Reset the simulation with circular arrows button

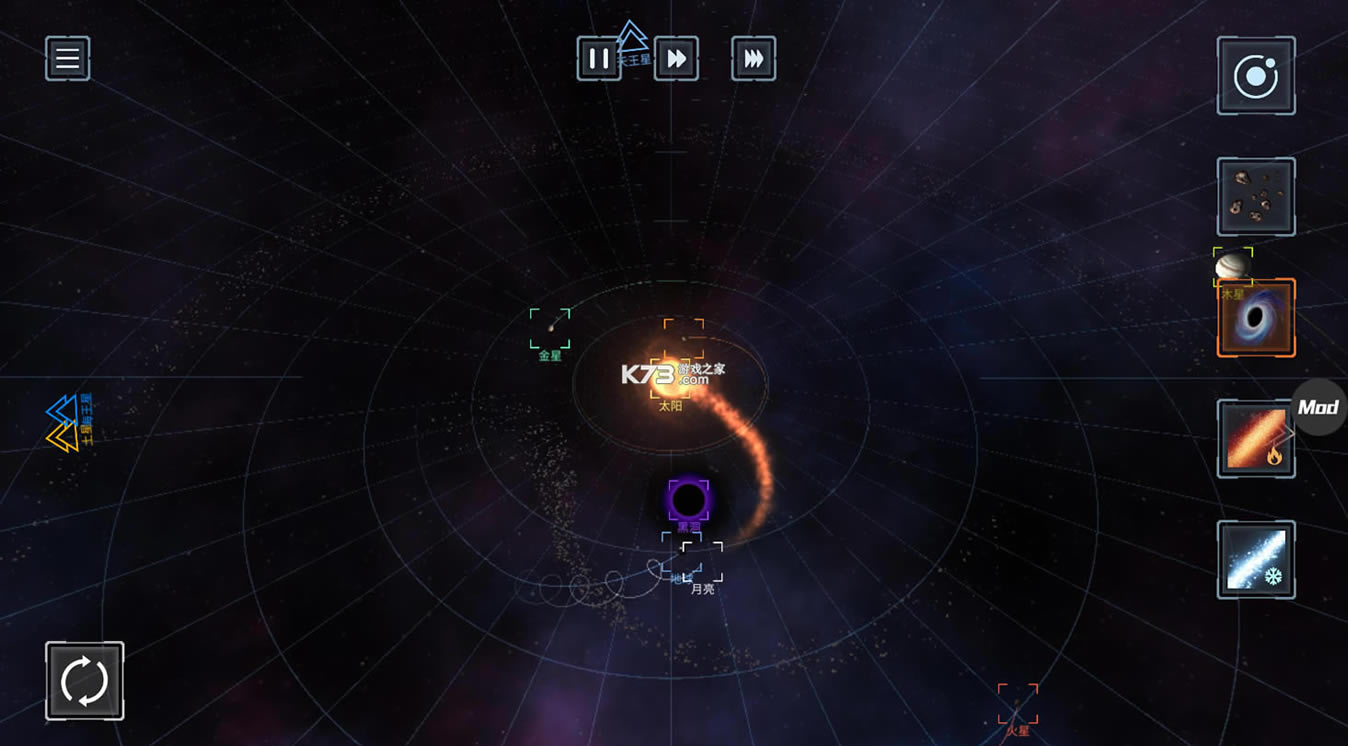[x=85, y=681]
